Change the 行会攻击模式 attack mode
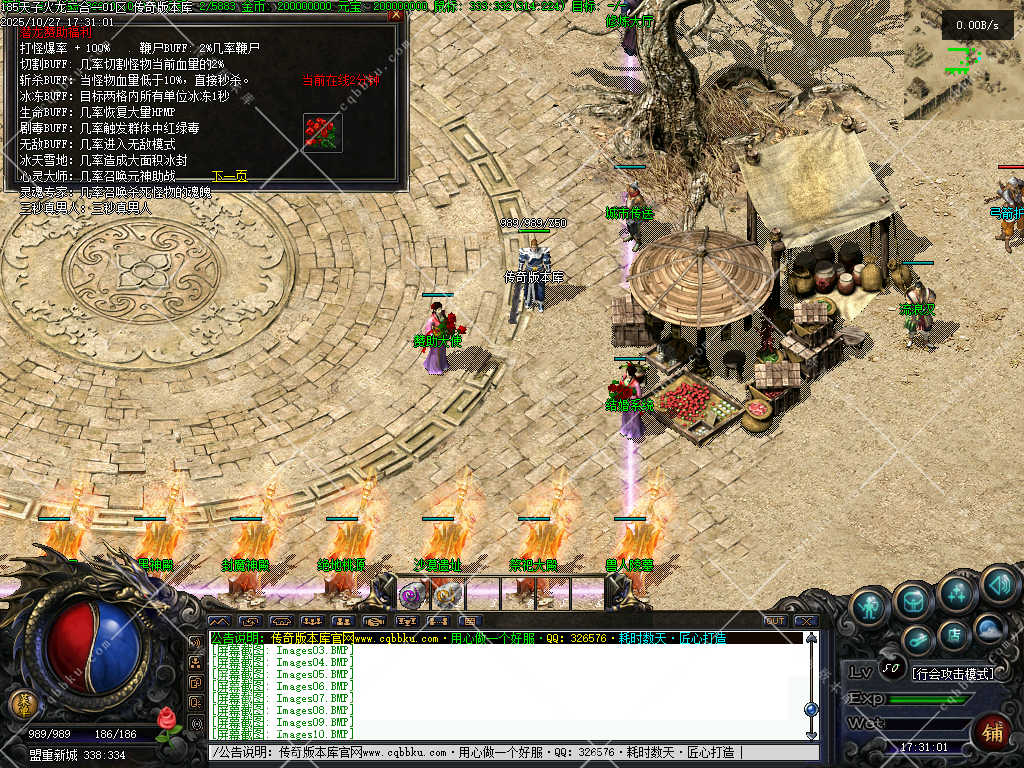Screen dimensions: 1024x768 pos(953,673)
